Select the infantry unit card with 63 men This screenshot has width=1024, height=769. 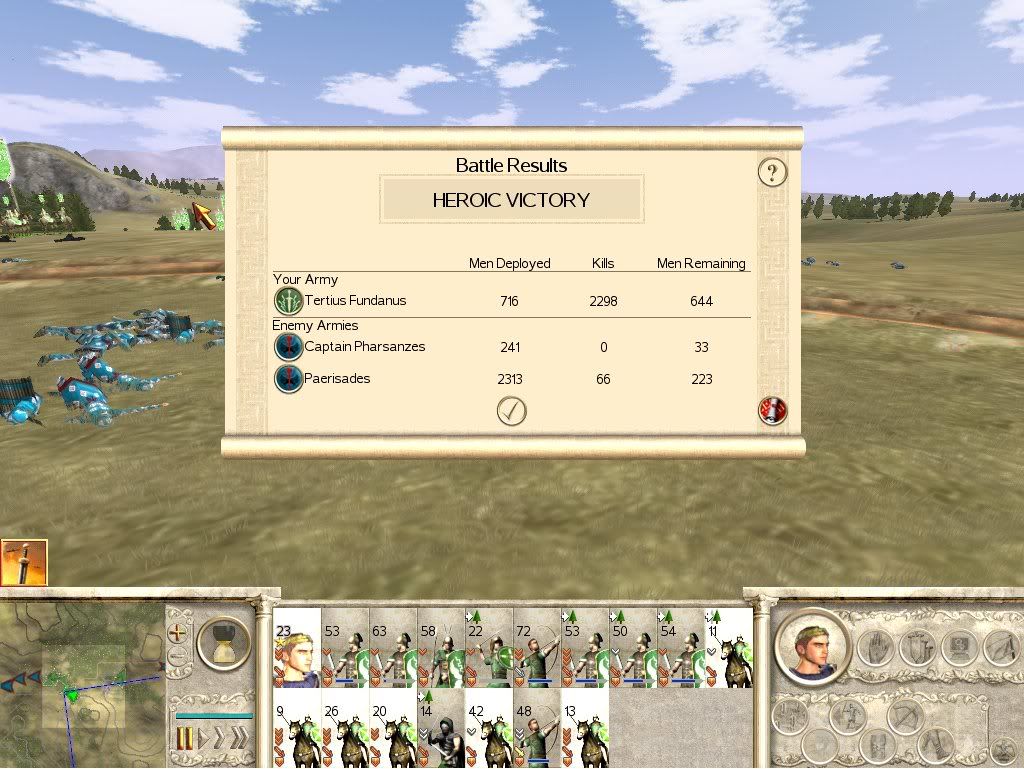coord(393,650)
